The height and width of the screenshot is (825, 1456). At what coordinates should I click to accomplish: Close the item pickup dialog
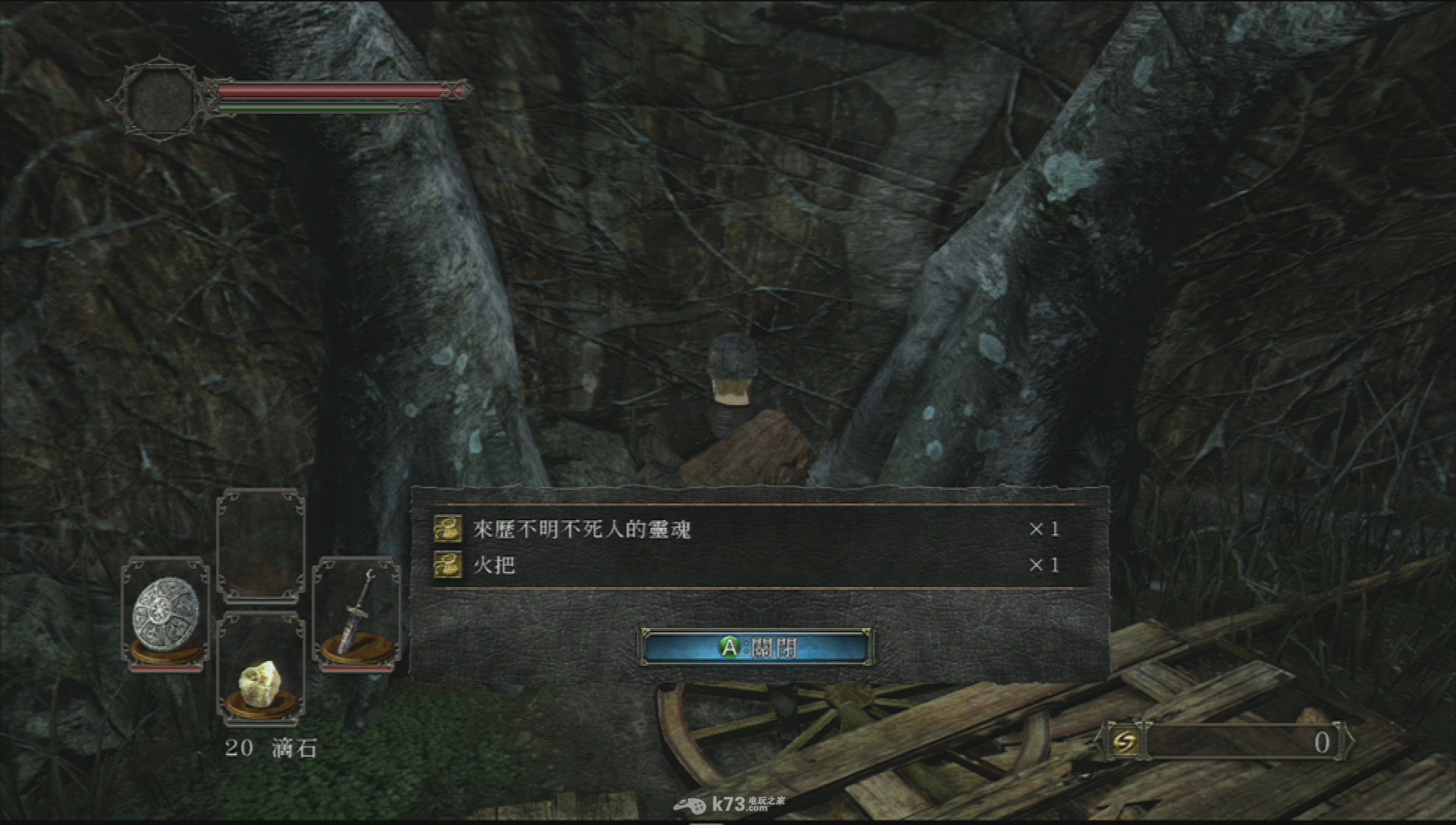coord(757,648)
